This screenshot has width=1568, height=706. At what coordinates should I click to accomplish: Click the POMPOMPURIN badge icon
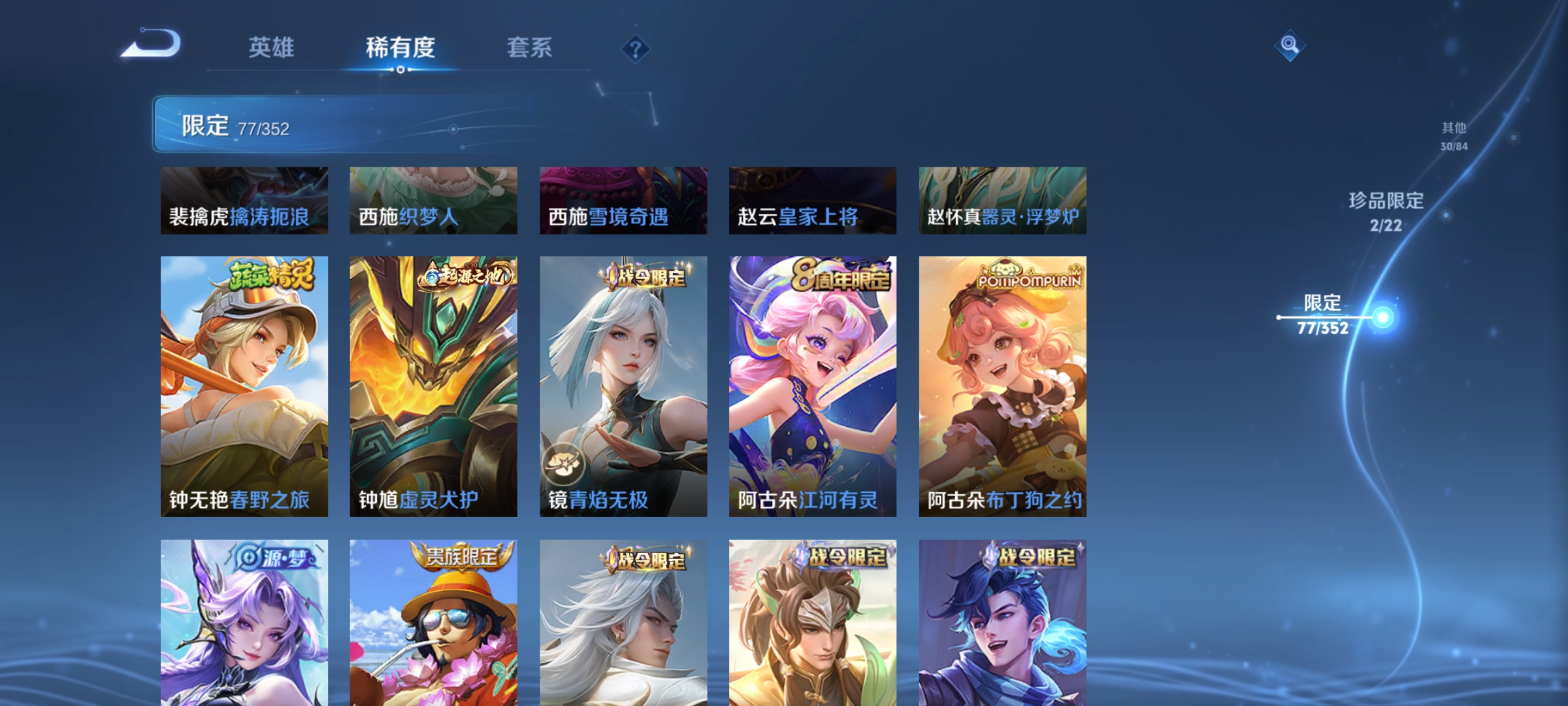[x=1028, y=275]
